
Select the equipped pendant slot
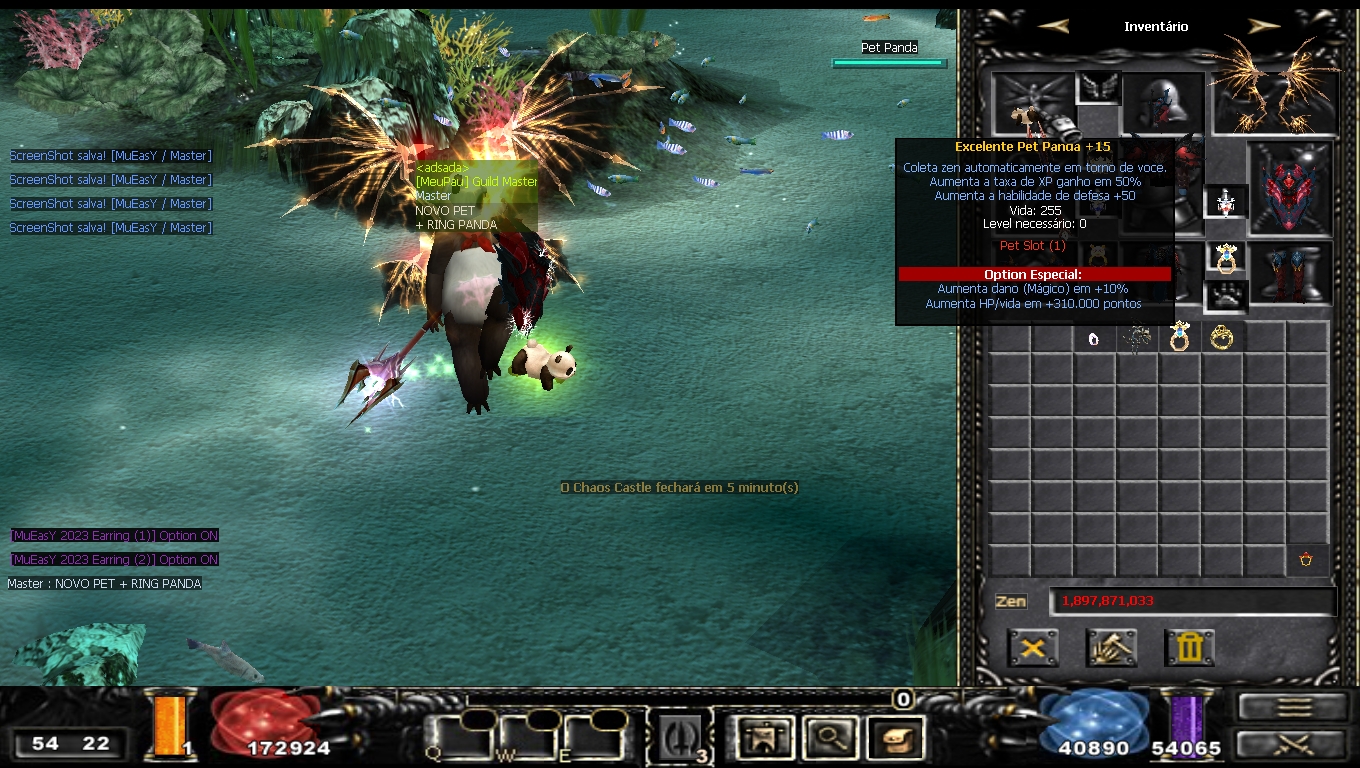pos(1225,201)
